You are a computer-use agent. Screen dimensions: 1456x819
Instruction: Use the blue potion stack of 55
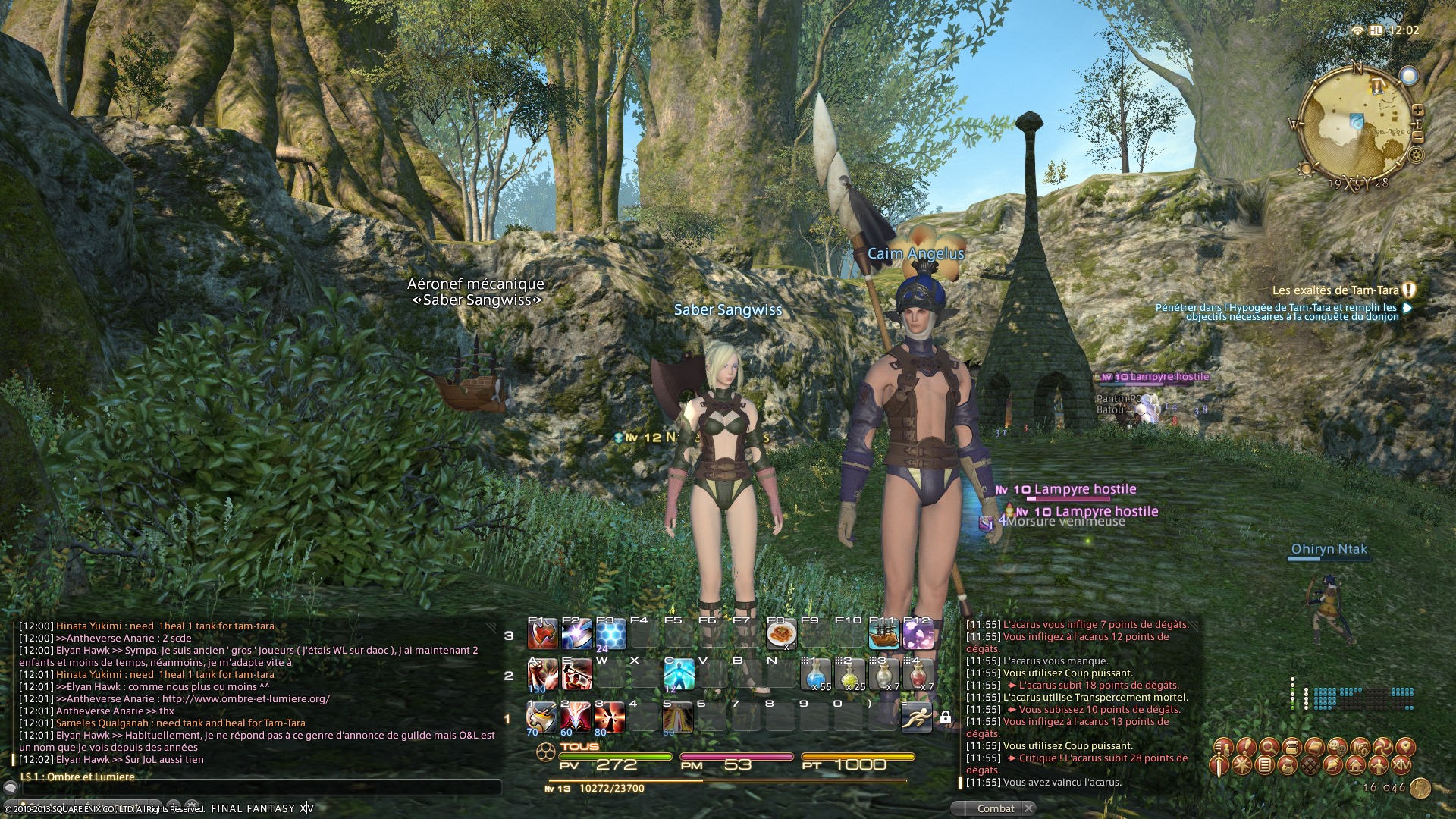(817, 674)
